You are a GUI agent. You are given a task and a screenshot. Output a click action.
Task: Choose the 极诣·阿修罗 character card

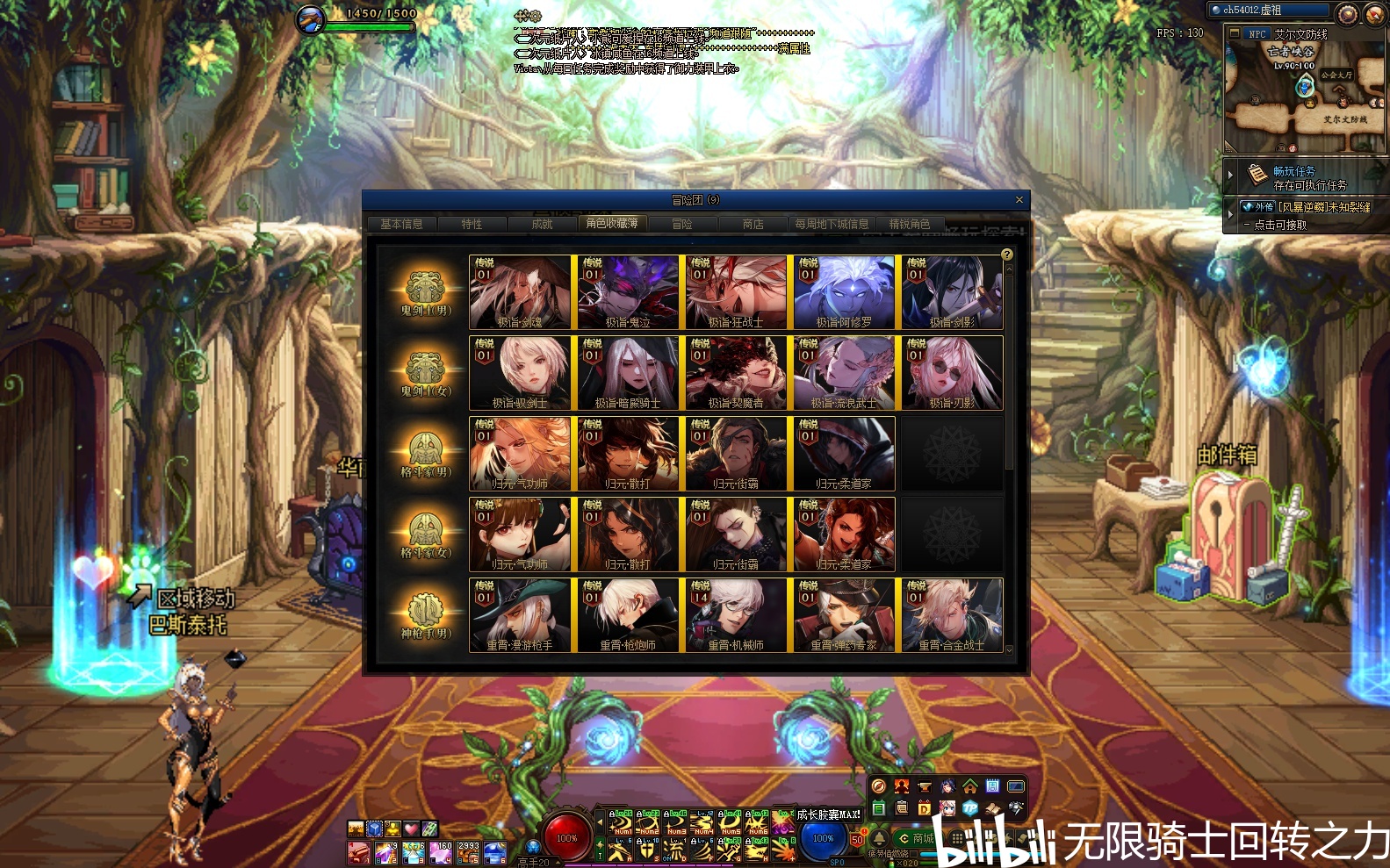[844, 293]
